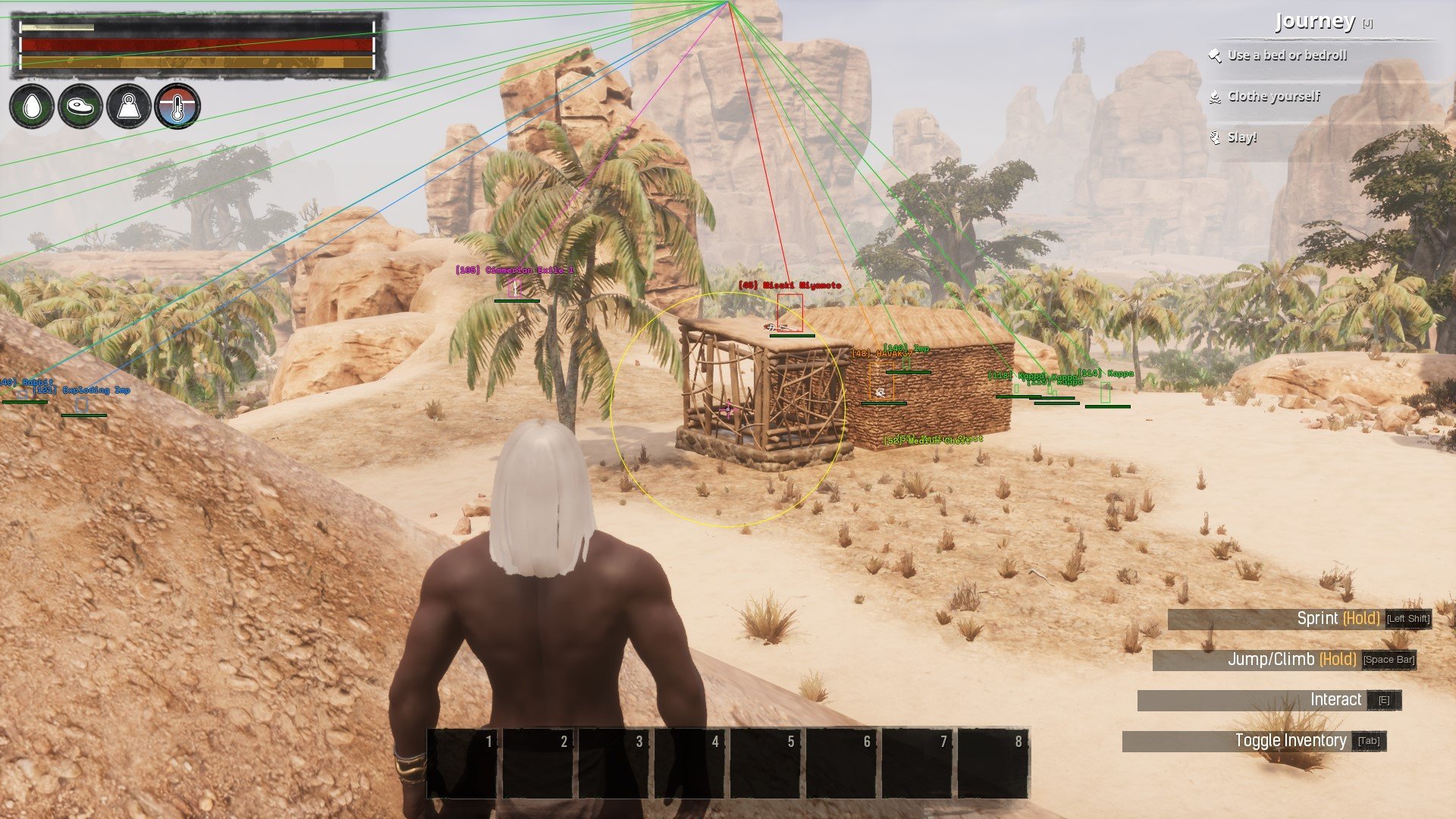The image size is (1456, 819).
Task: Click the thermometer temperature icon
Action: 177,106
